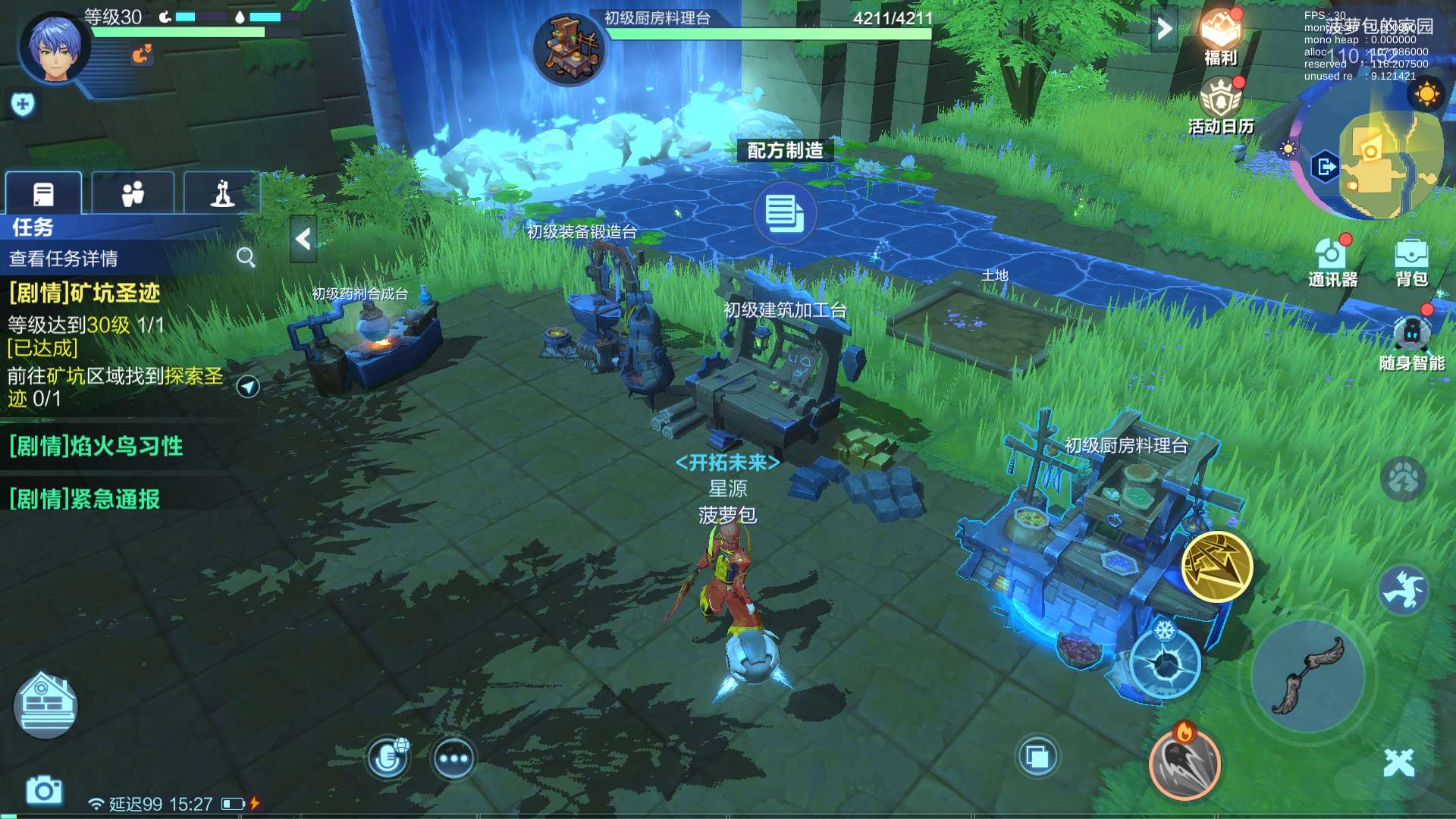Screen dimensions: 1456x819
Task: Open the home building menu icon
Action: coord(45,705)
